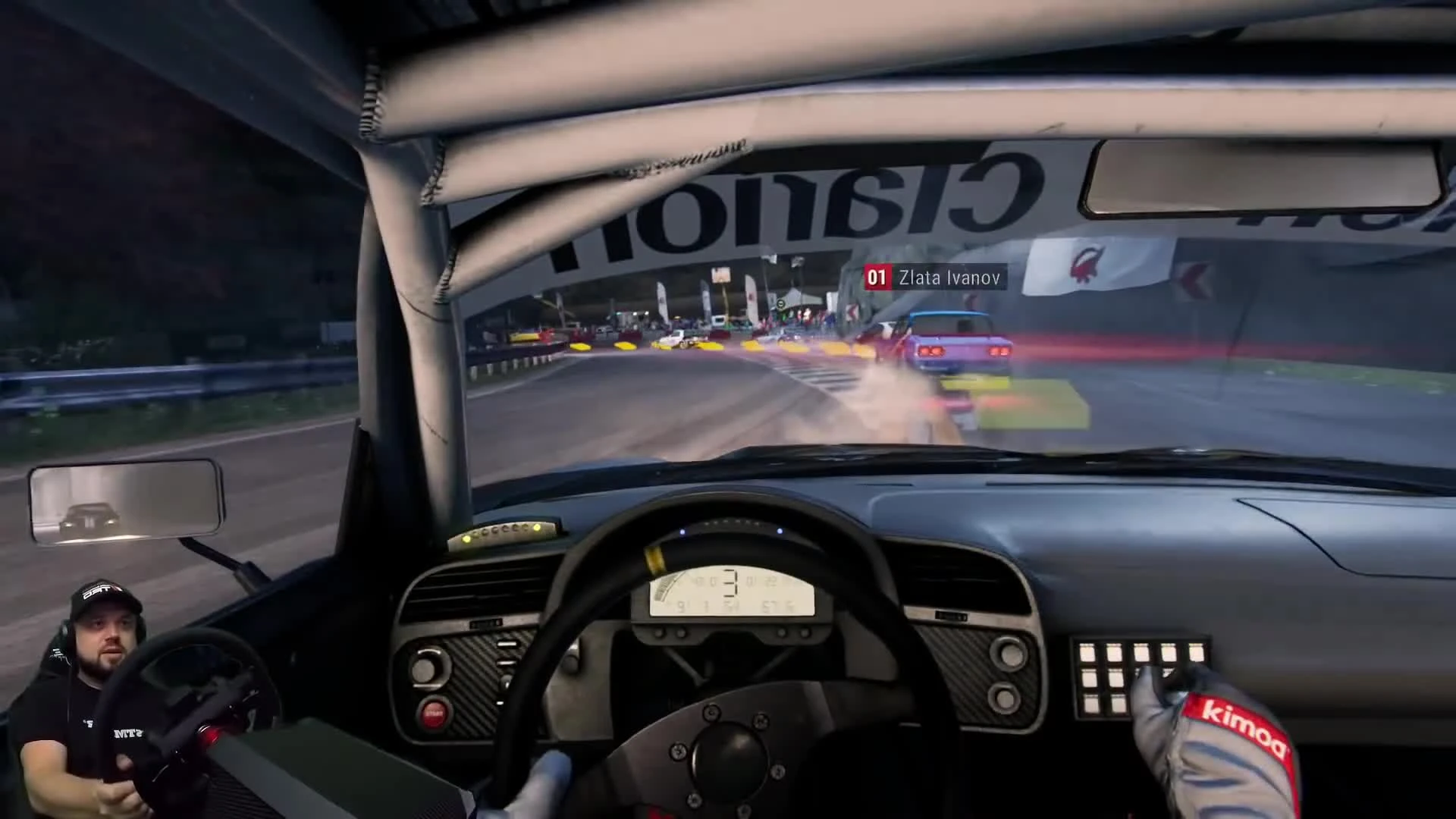This screenshot has height=819, width=1456.
Task: Select the red position badge showing 01
Action: click(877, 278)
